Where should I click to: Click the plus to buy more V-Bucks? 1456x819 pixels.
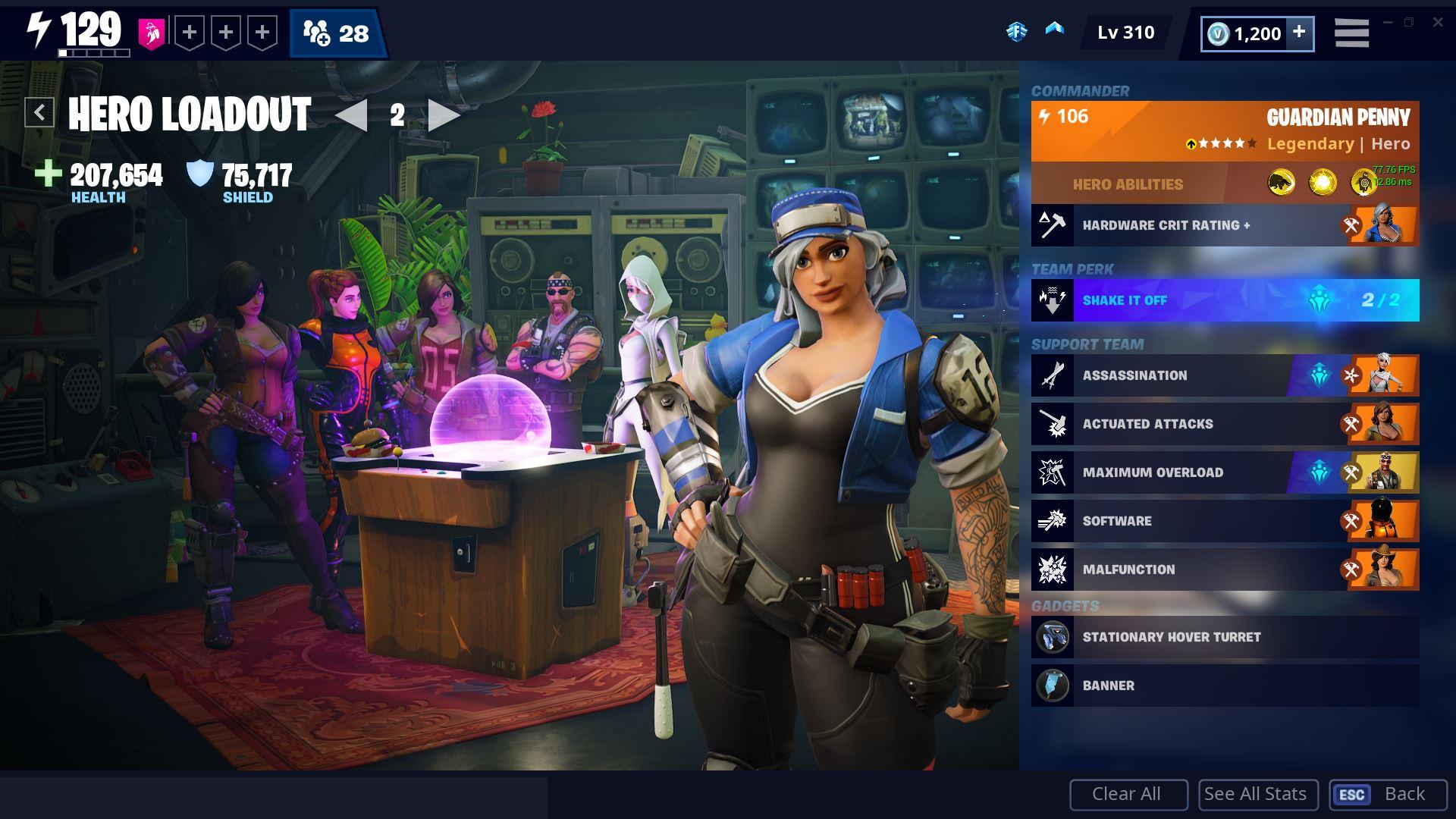1299,33
